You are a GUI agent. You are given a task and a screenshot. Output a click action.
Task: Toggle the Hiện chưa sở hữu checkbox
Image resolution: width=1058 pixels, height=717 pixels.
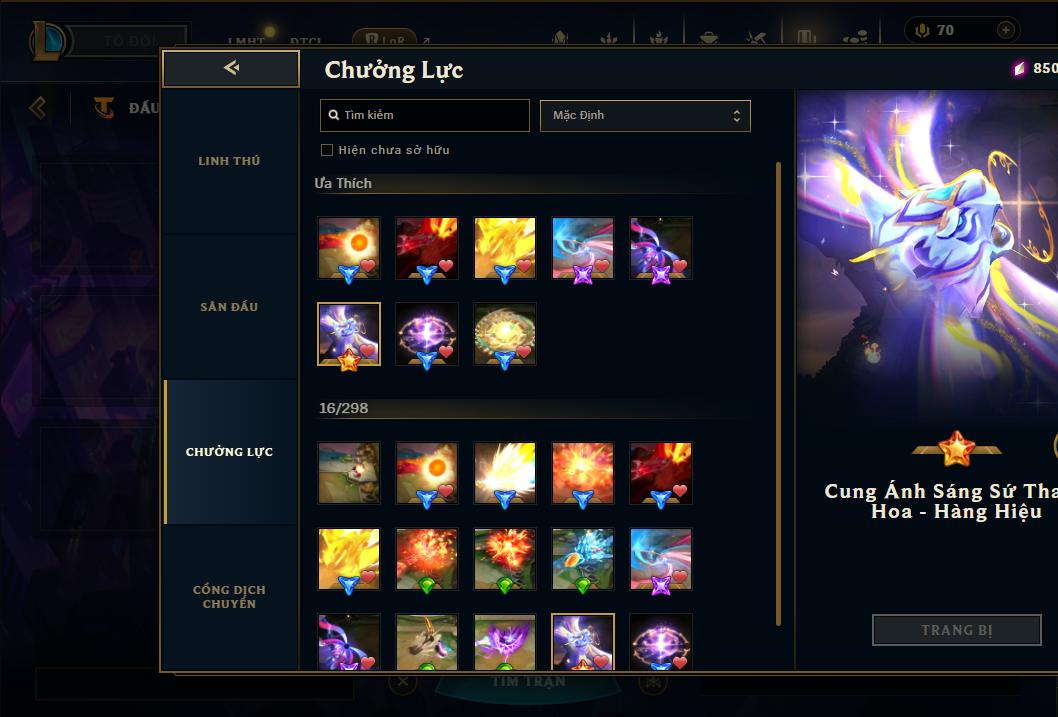[x=326, y=150]
